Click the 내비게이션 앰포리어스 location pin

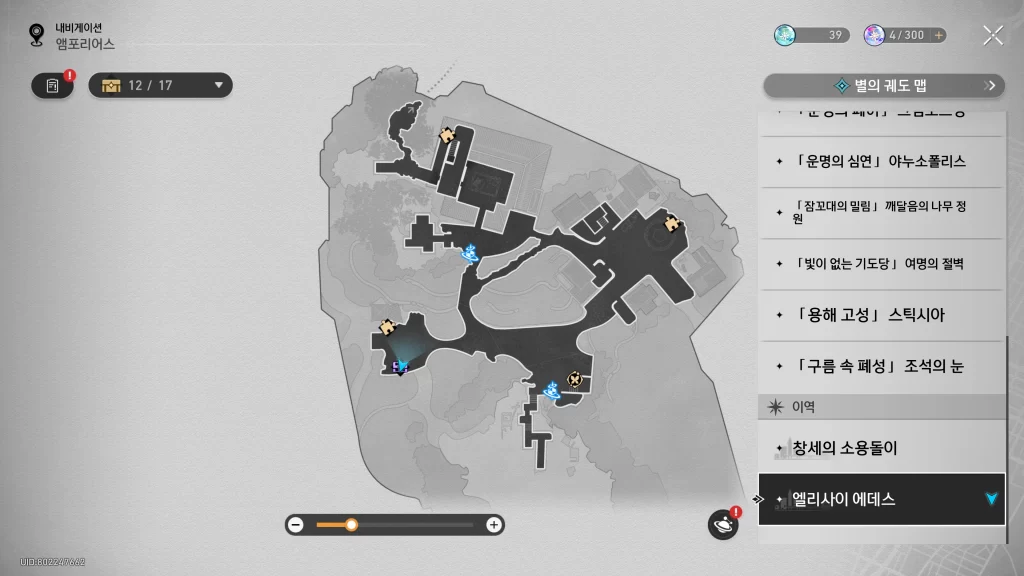(x=37, y=36)
